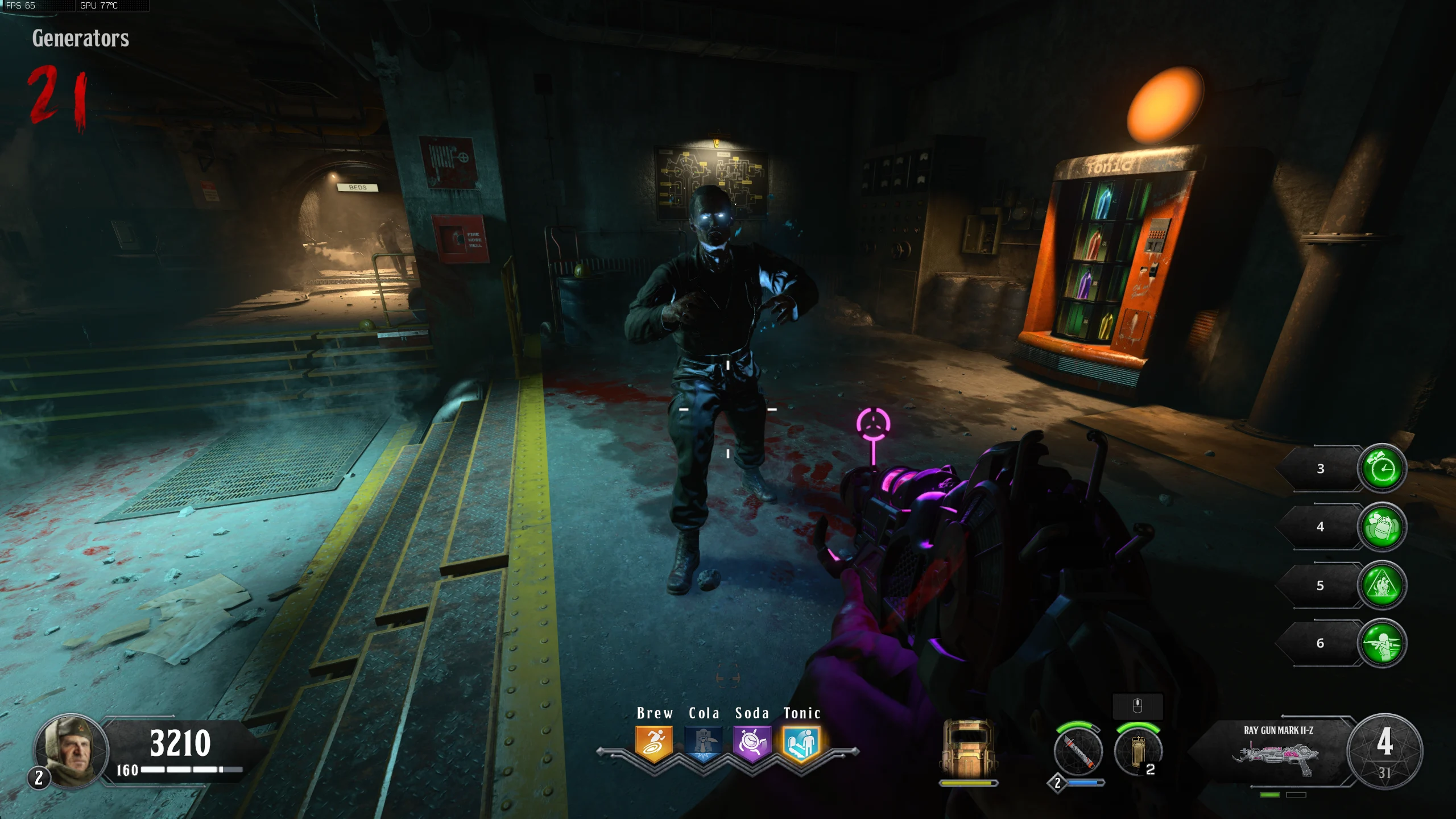Select the purple Soda perk icon

coord(752,743)
